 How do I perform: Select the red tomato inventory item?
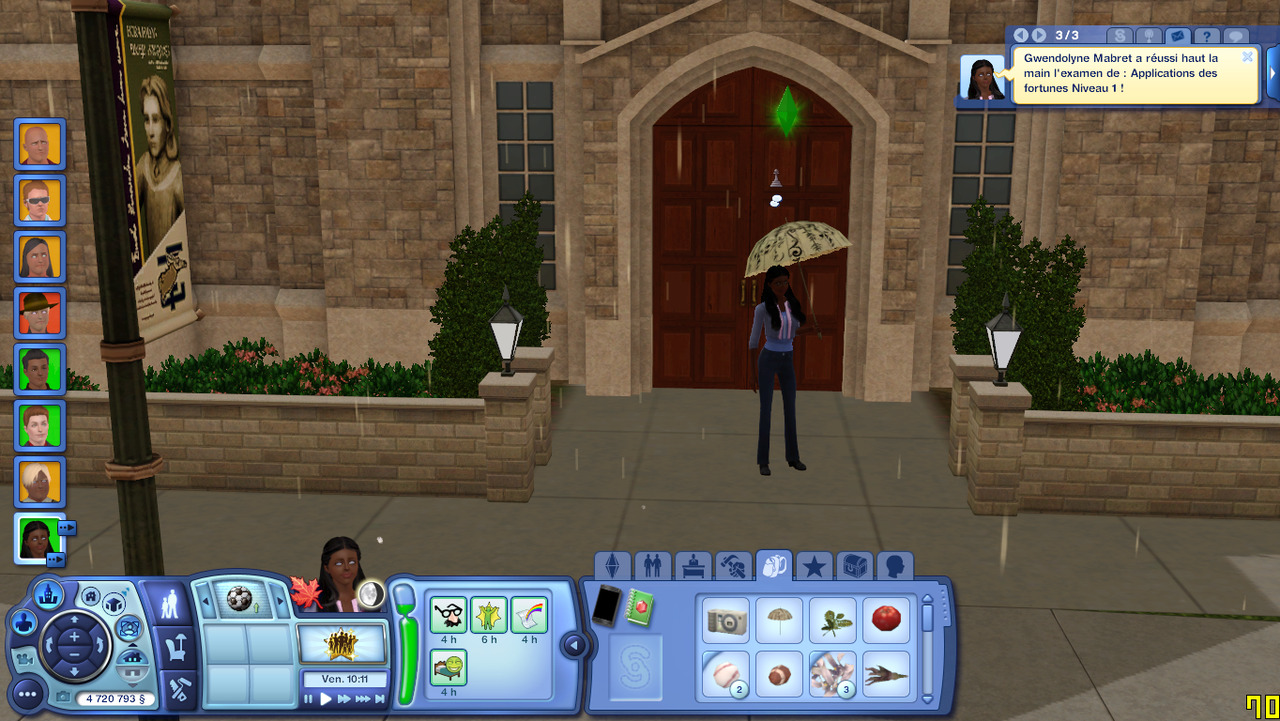tap(886, 620)
